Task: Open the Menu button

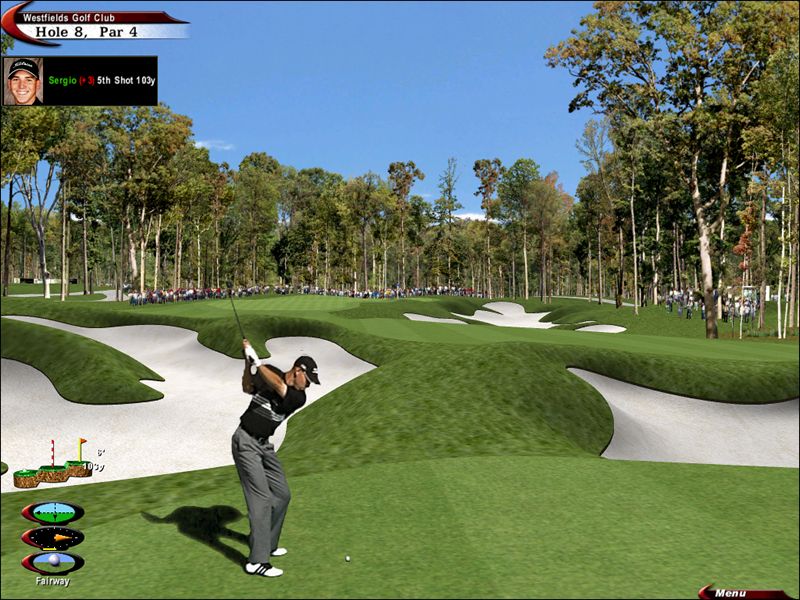Action: click(x=736, y=592)
